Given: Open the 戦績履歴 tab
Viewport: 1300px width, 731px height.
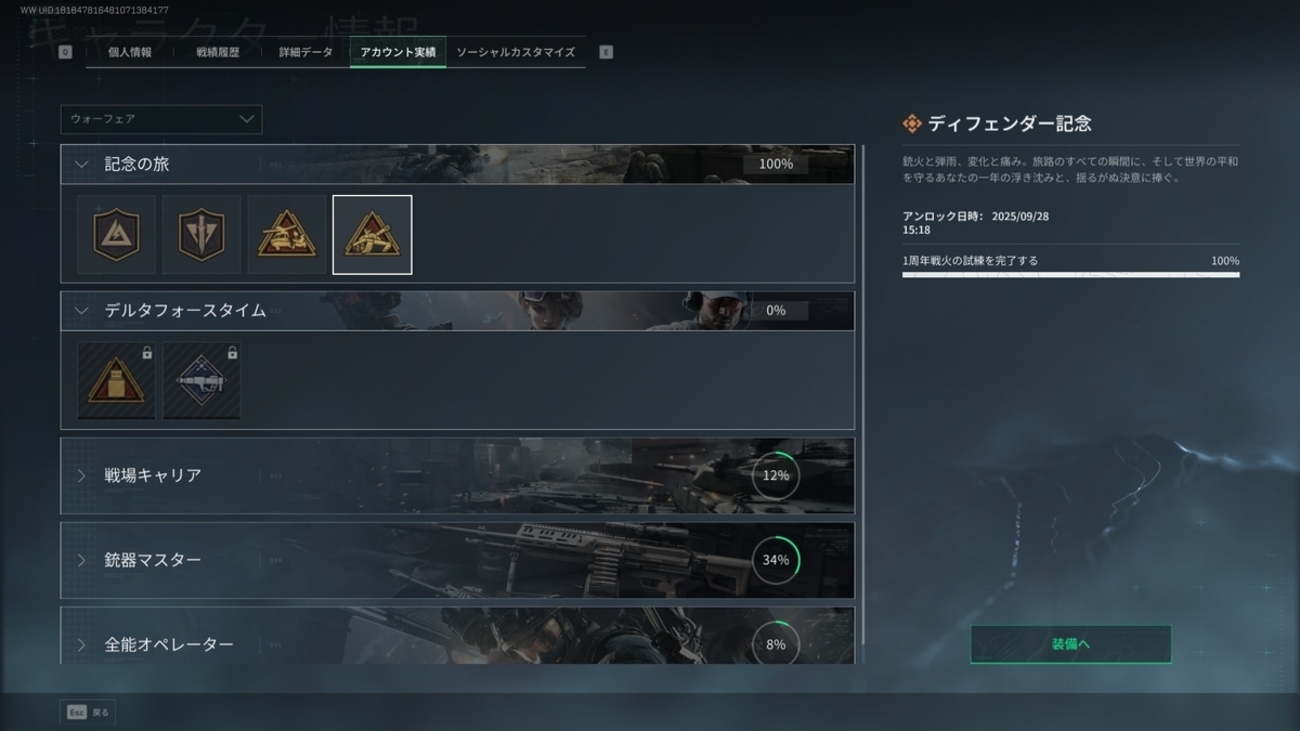Looking at the screenshot, I should point(218,52).
